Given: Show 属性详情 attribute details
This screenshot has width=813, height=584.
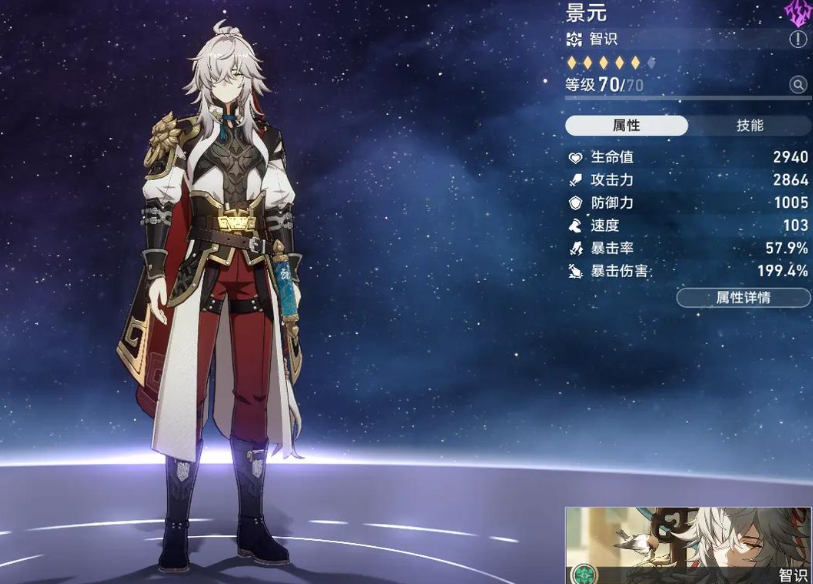Looking at the screenshot, I should pos(743,298).
